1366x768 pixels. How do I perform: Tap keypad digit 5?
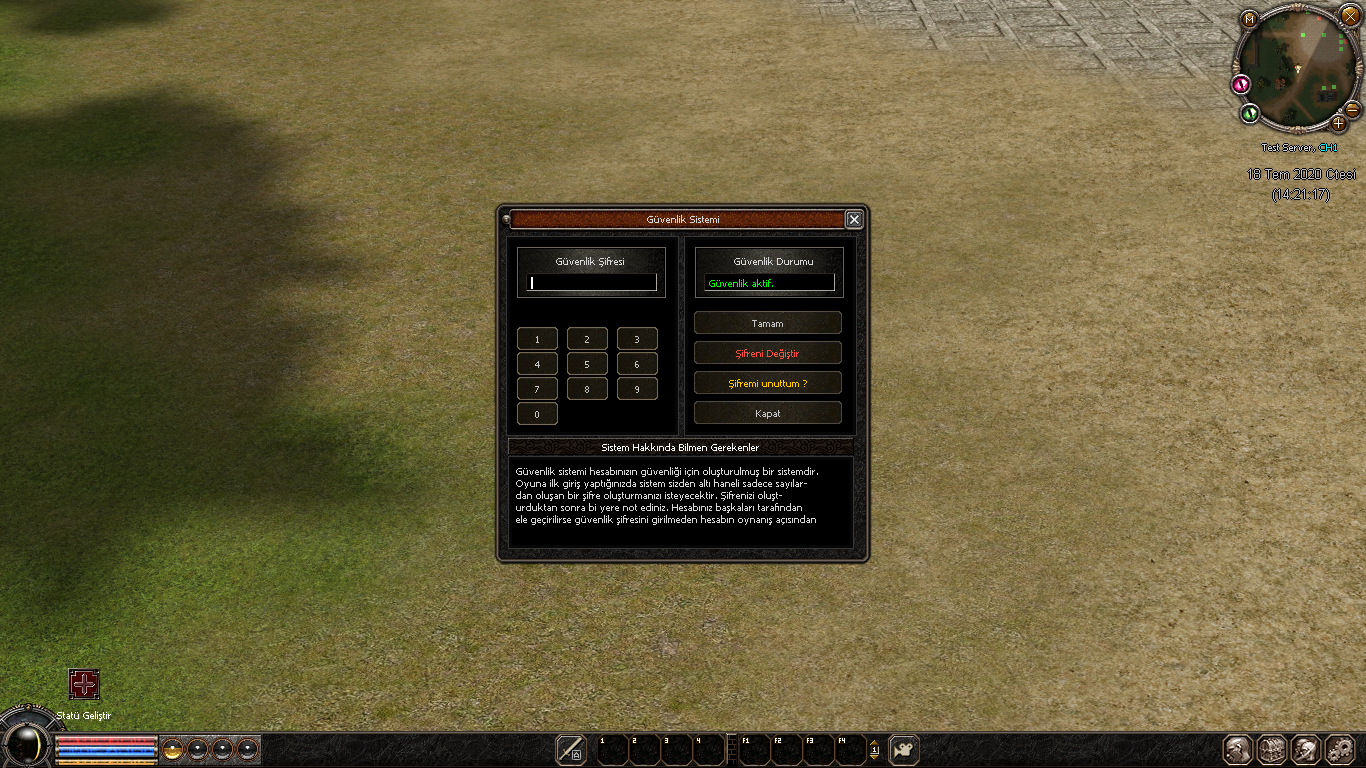[x=587, y=364]
